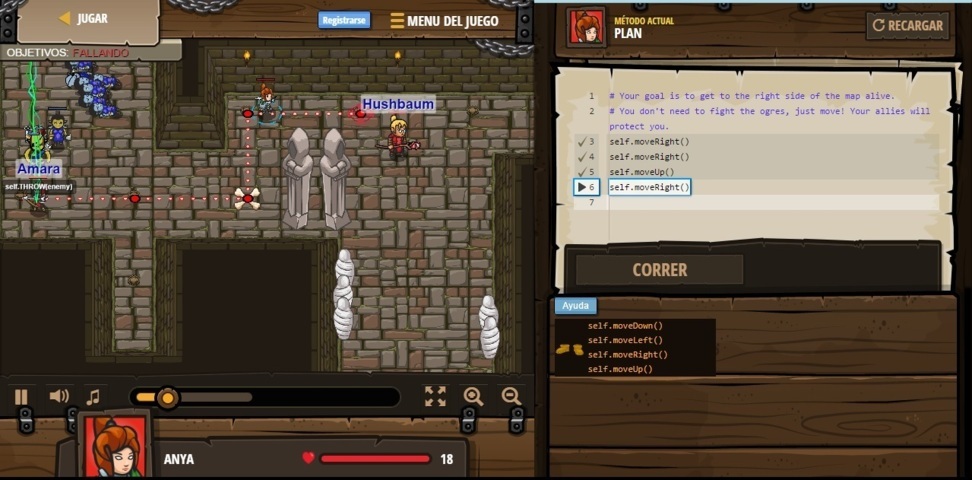Pick self.moveUp() from the method list

[620, 369]
